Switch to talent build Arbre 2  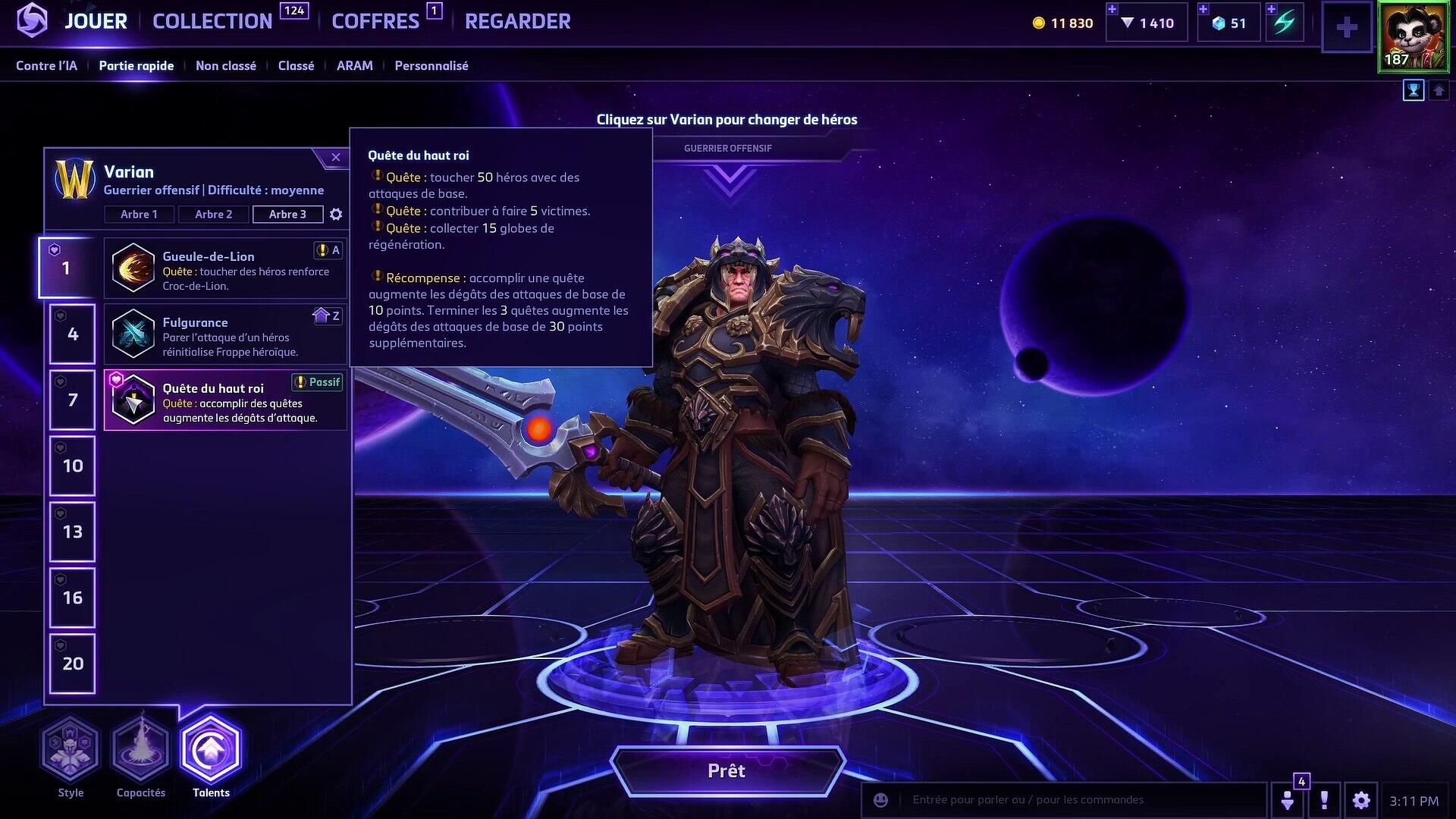(213, 215)
